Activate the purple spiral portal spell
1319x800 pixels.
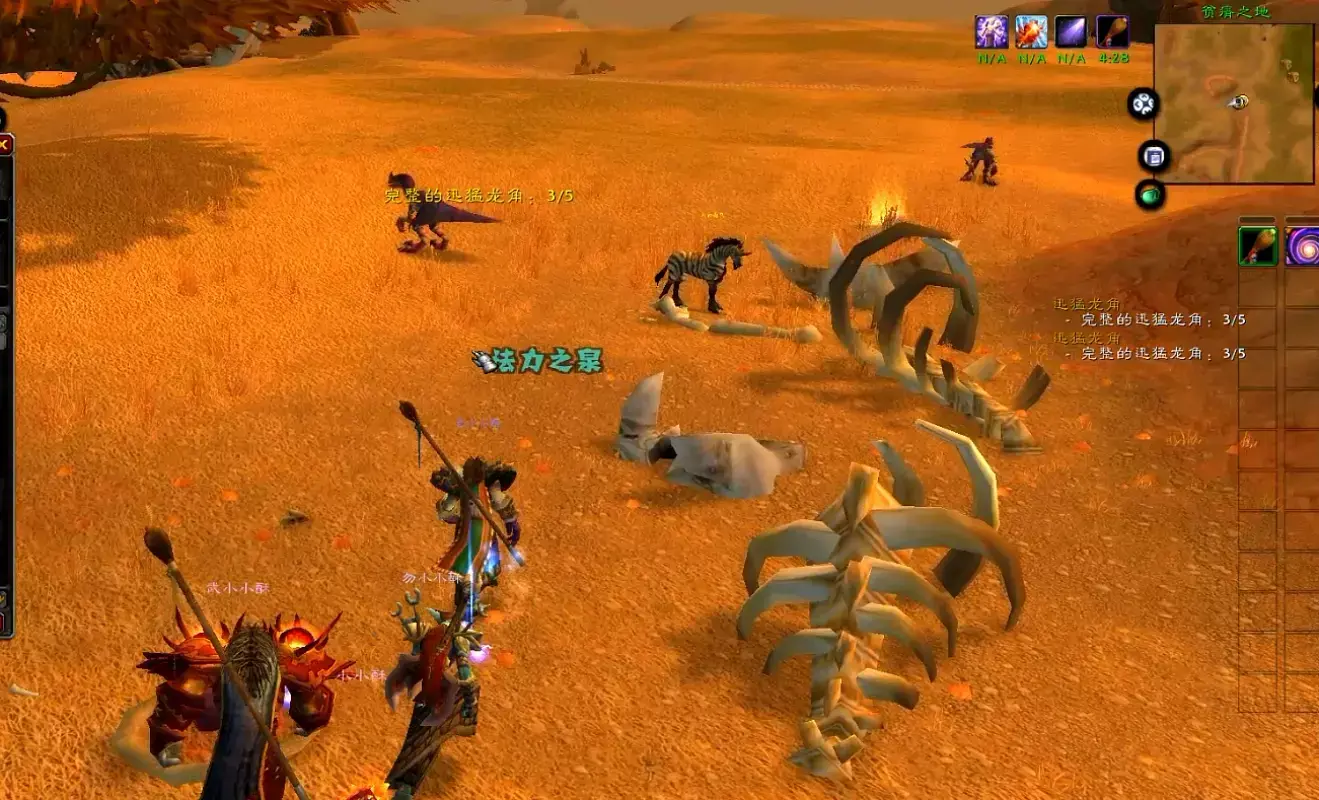[x=1303, y=246]
